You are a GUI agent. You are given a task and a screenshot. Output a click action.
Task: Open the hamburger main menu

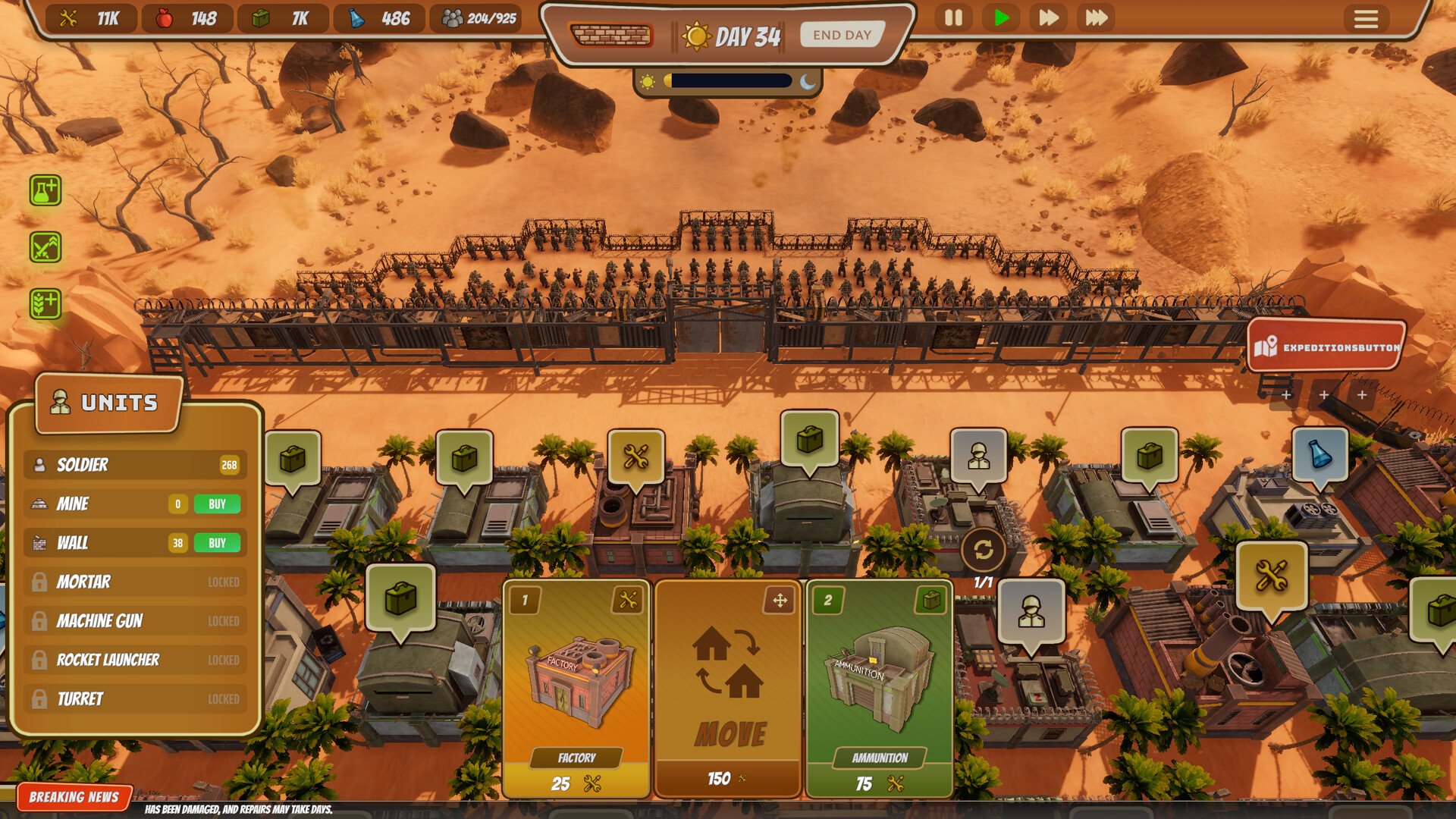point(1366,18)
